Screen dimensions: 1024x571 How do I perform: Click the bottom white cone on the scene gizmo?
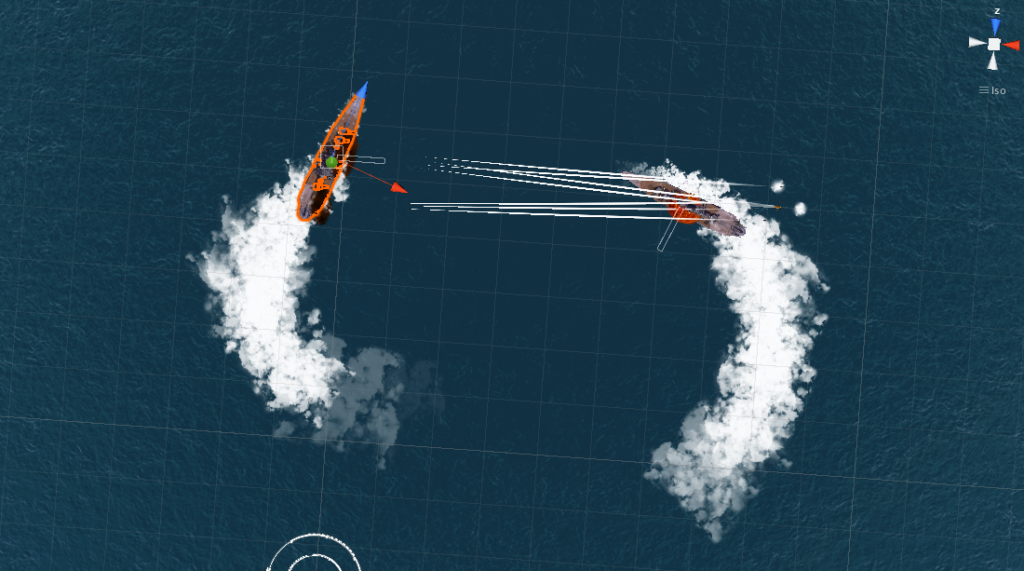[993, 62]
